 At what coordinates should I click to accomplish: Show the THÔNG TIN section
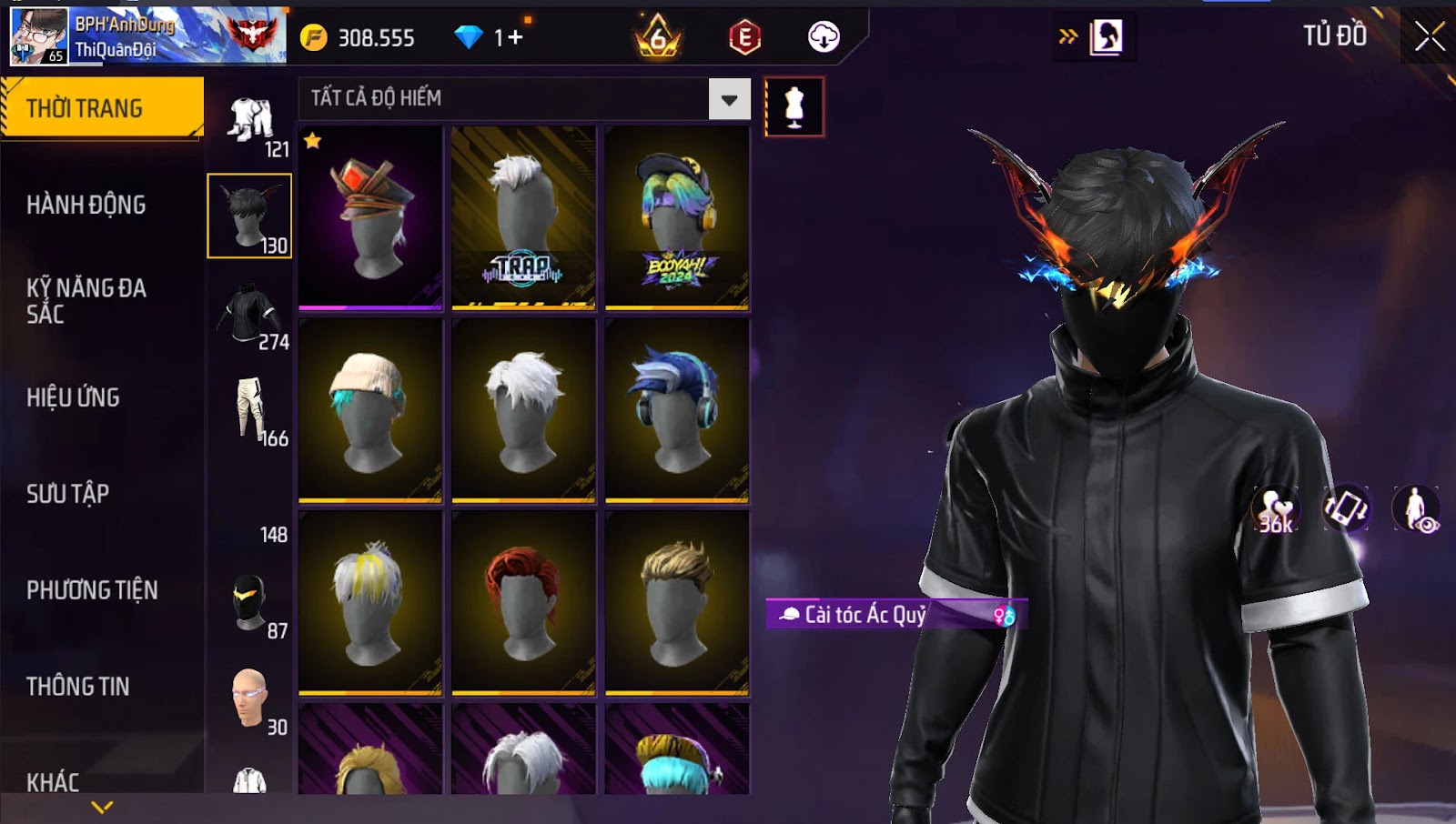click(x=77, y=687)
